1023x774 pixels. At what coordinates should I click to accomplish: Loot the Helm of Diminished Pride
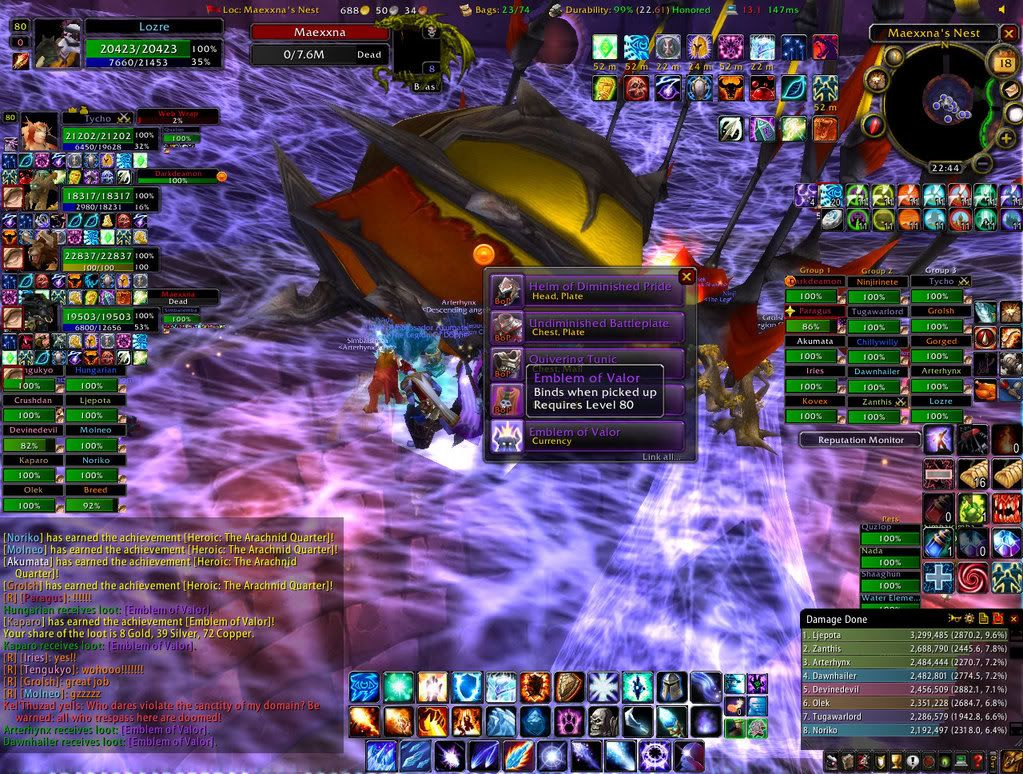[587, 291]
